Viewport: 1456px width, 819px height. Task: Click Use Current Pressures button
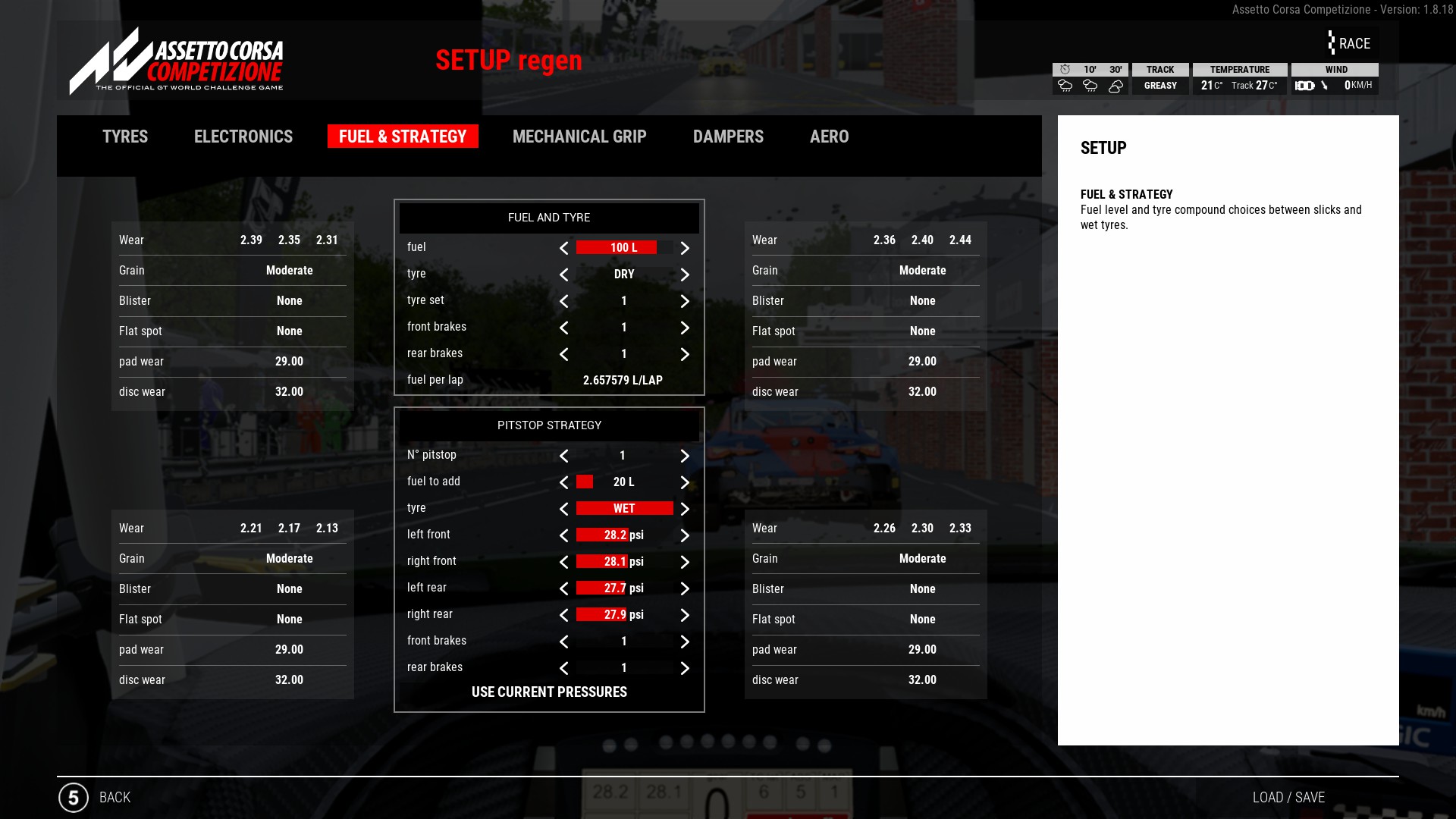[549, 692]
